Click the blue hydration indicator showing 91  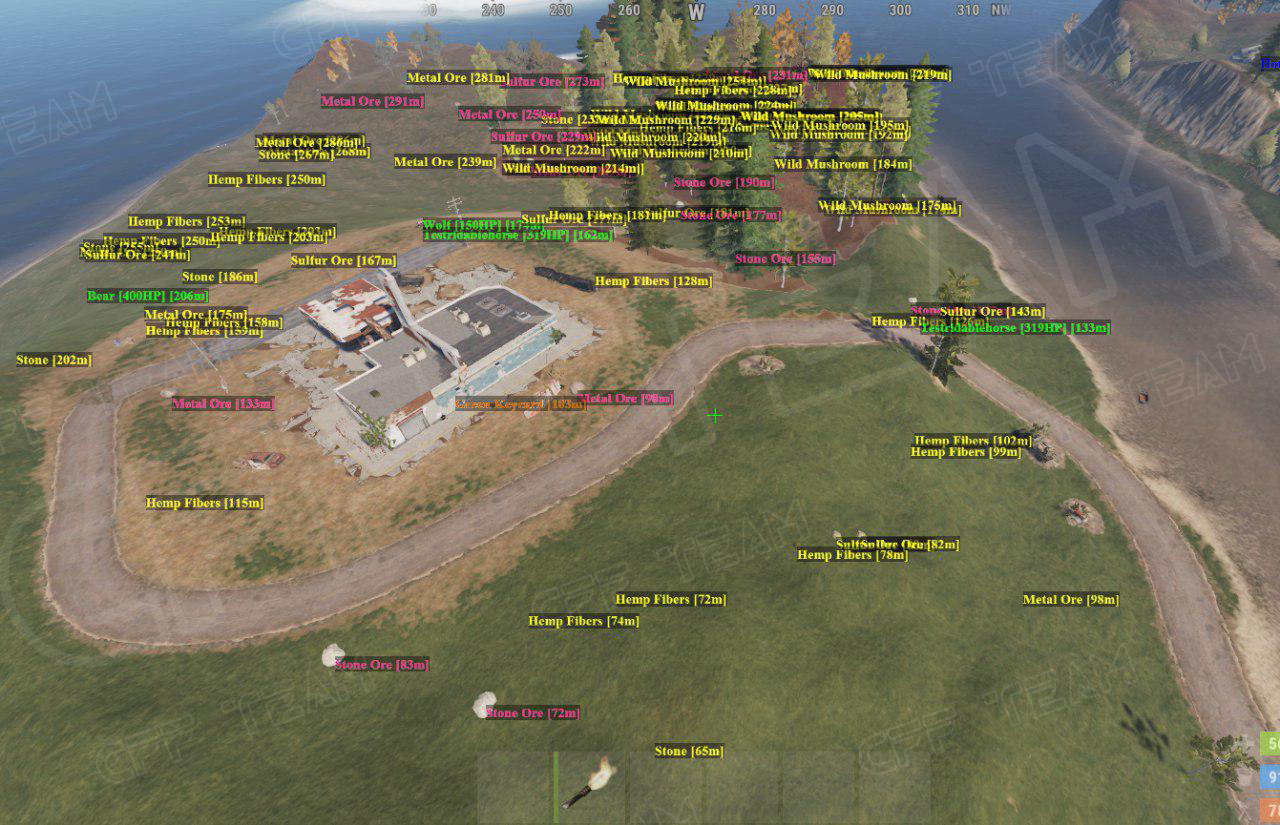tap(1271, 776)
